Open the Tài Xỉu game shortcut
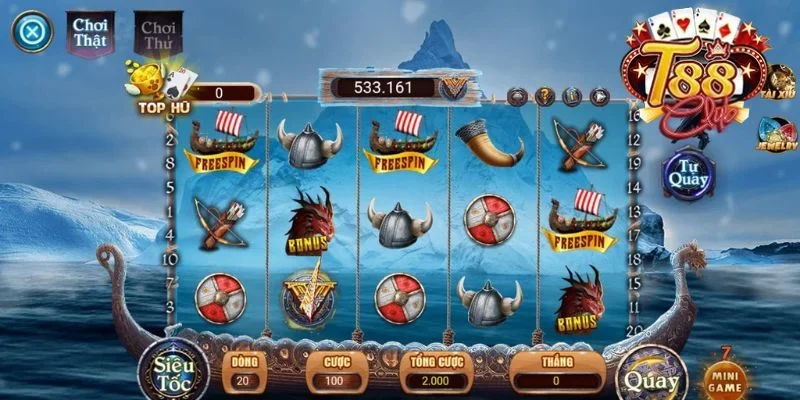Viewport: 800px width, 400px height. 780,83
